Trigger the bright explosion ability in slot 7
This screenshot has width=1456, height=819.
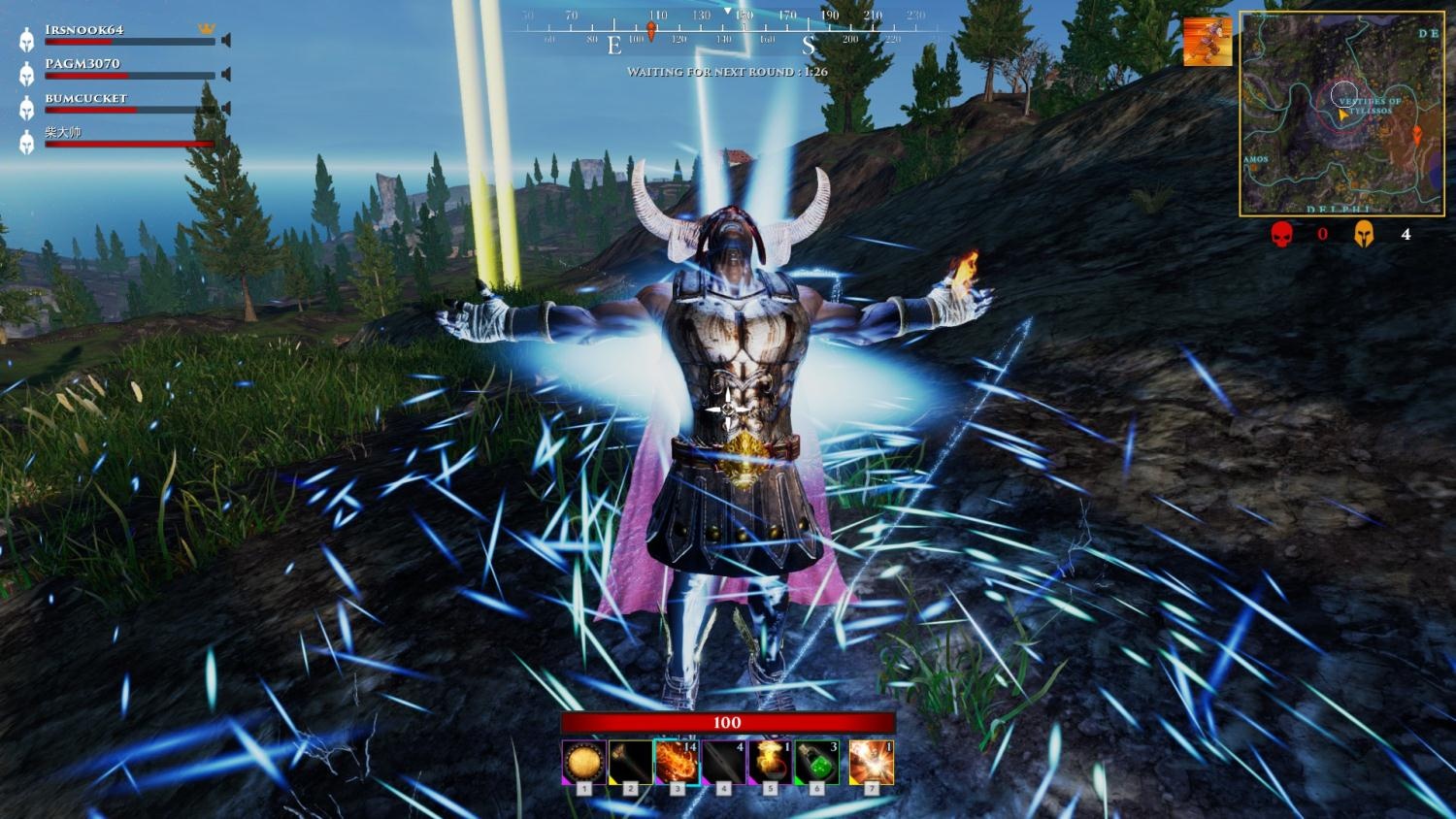click(871, 763)
